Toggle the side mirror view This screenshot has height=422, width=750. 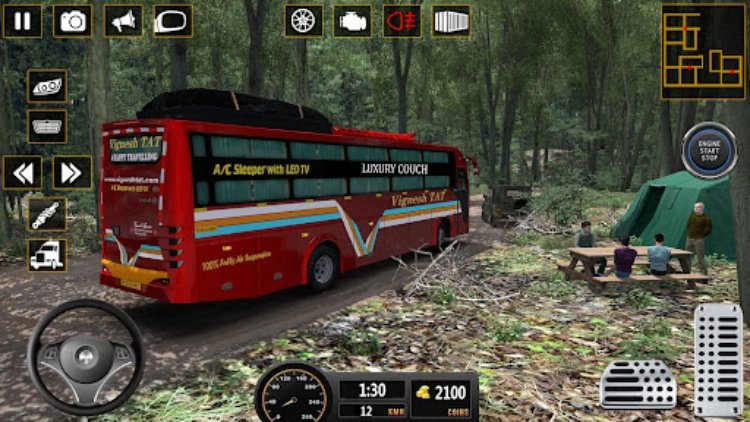[172, 21]
